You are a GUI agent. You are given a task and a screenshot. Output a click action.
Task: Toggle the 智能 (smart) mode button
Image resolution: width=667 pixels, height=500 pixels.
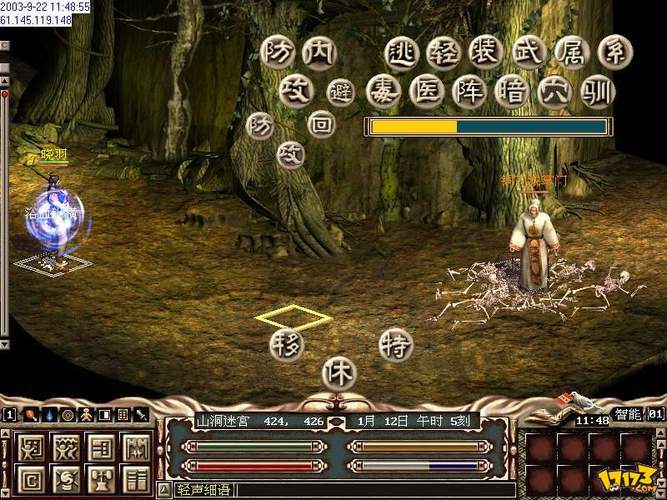[x=626, y=413]
